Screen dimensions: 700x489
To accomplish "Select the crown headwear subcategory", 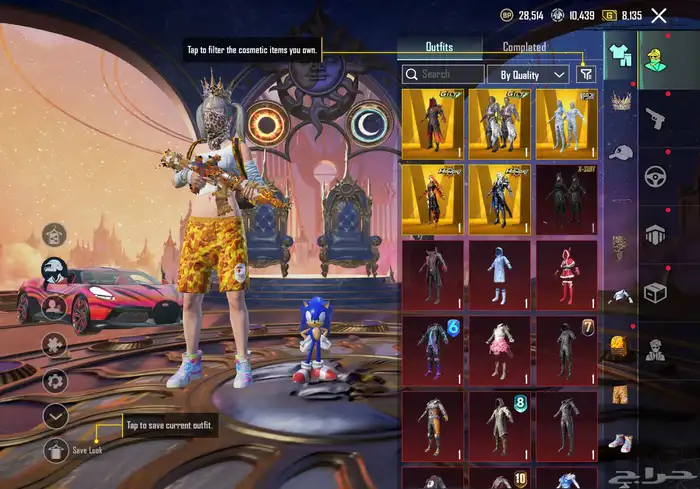I will pyautogui.click(x=620, y=101).
